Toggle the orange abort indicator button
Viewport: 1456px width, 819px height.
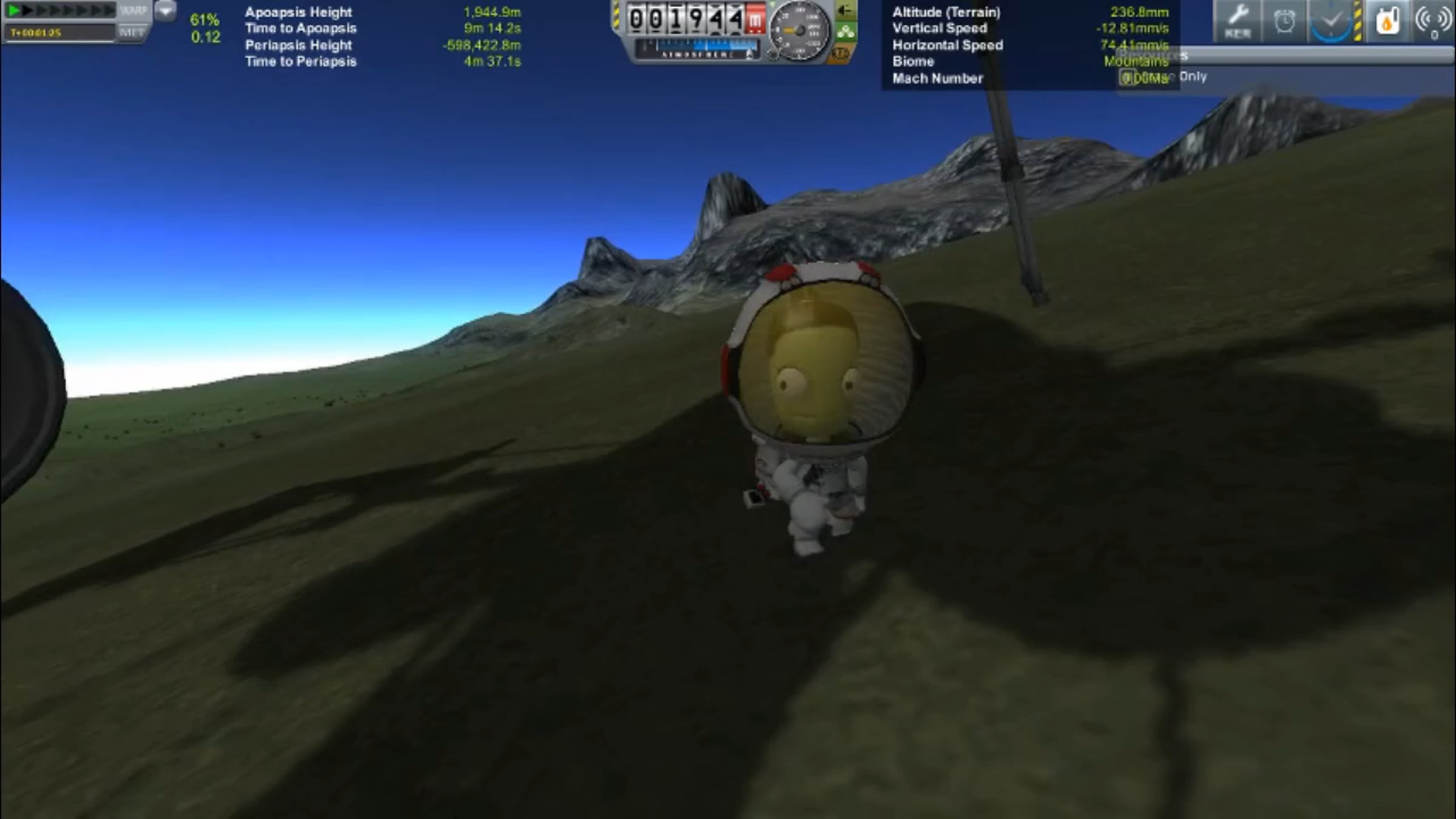(840, 55)
